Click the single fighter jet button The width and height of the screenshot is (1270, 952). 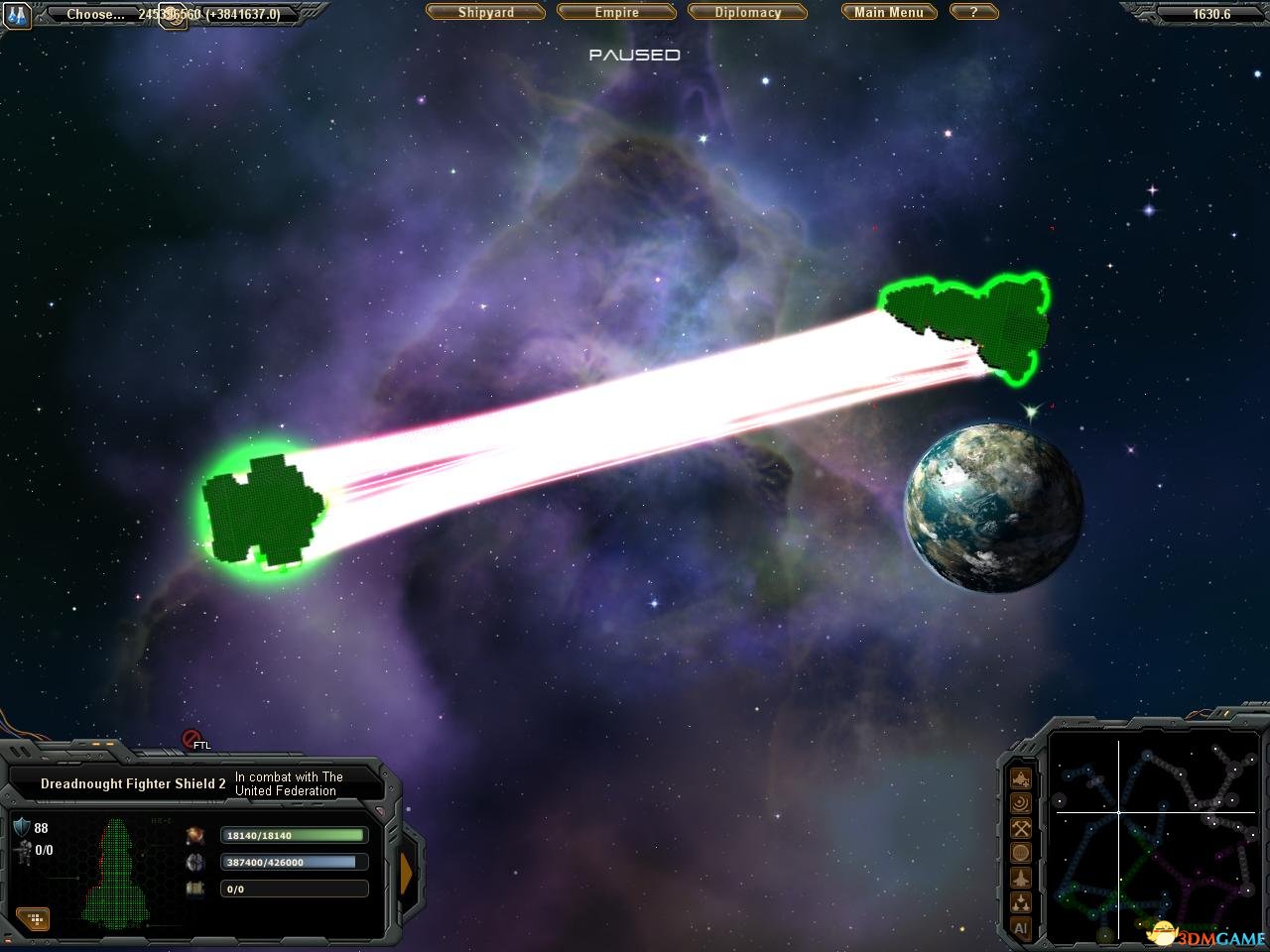pos(1020,878)
